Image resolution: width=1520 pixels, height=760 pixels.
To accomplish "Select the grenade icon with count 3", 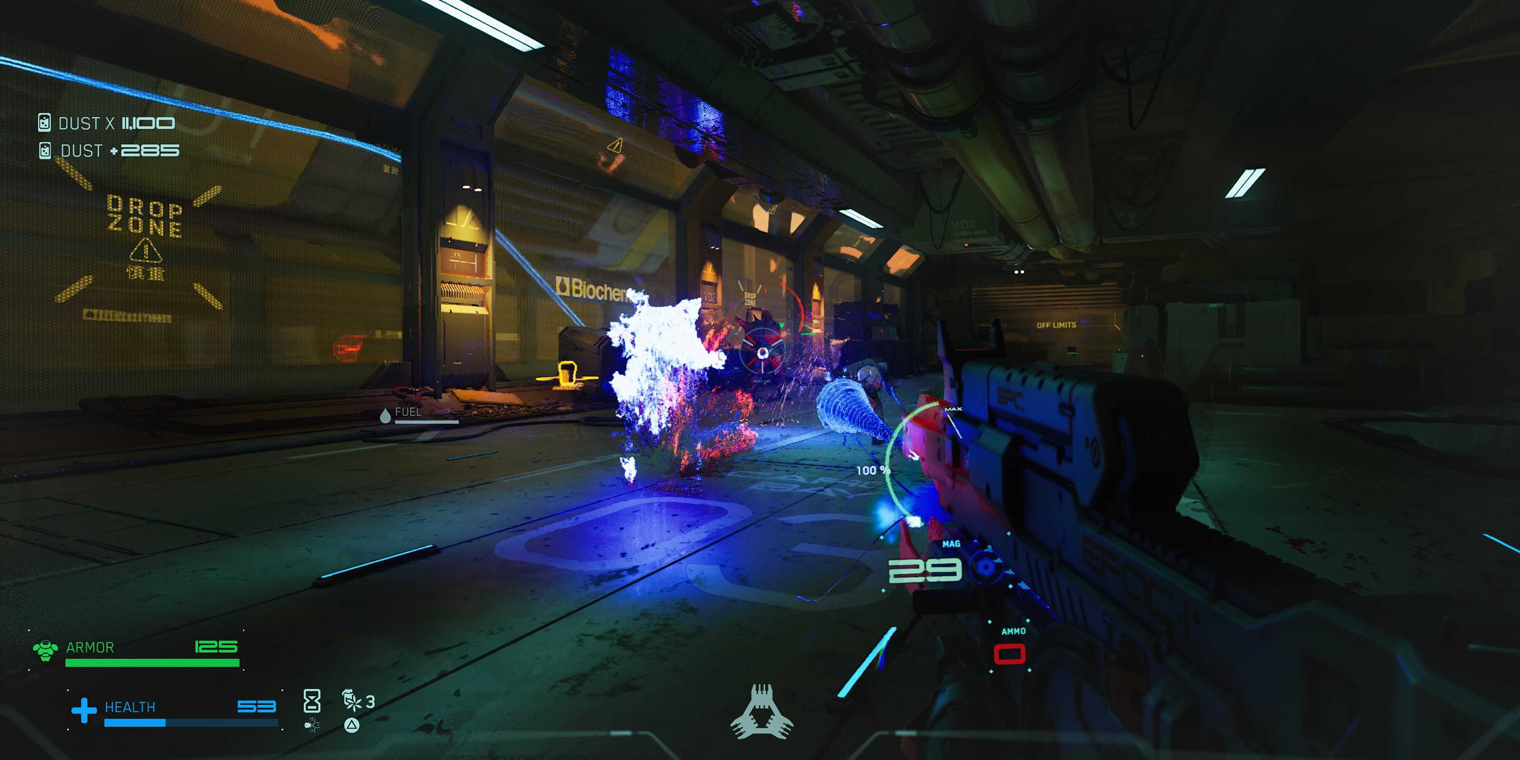I will click(353, 700).
